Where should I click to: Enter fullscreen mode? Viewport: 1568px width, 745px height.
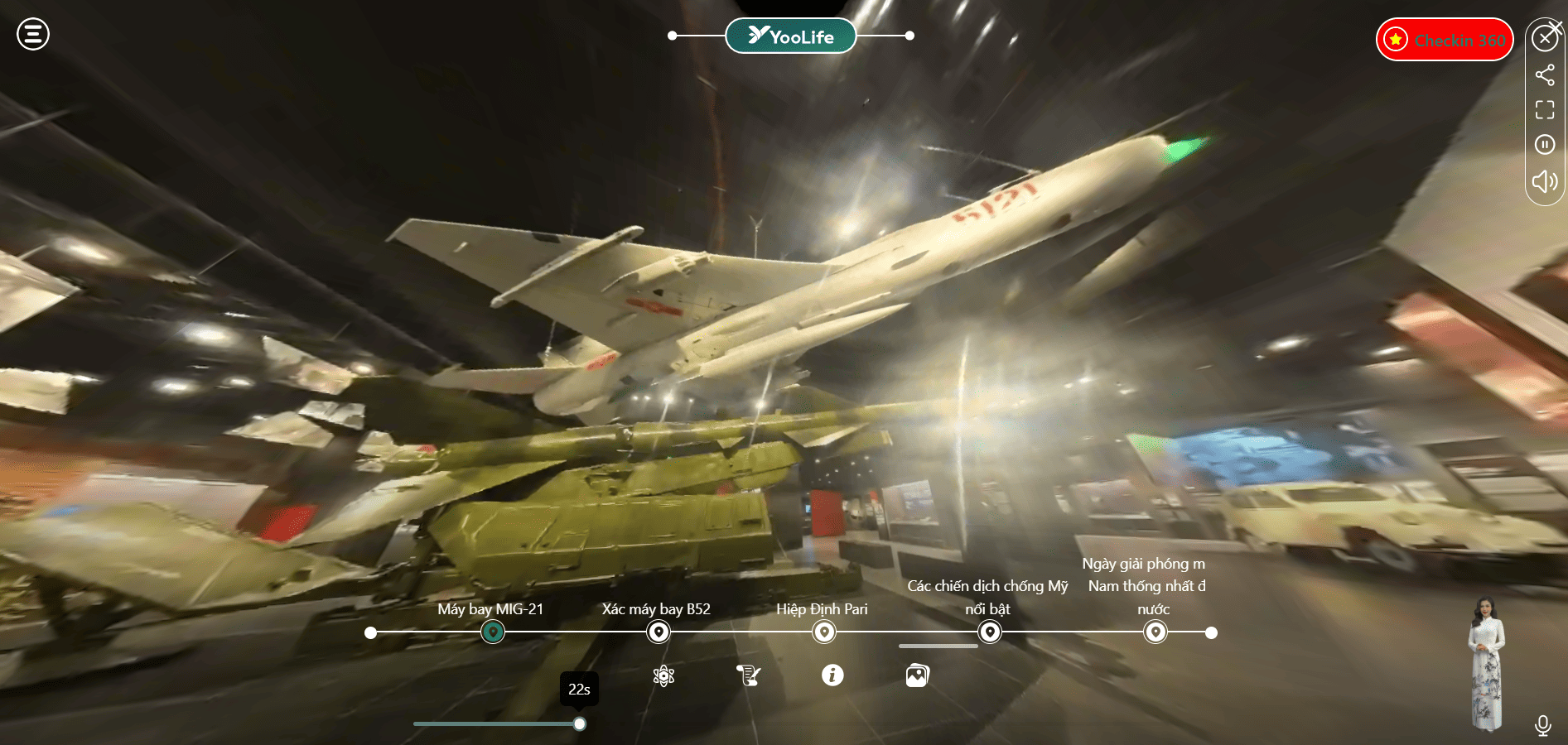coord(1545,110)
